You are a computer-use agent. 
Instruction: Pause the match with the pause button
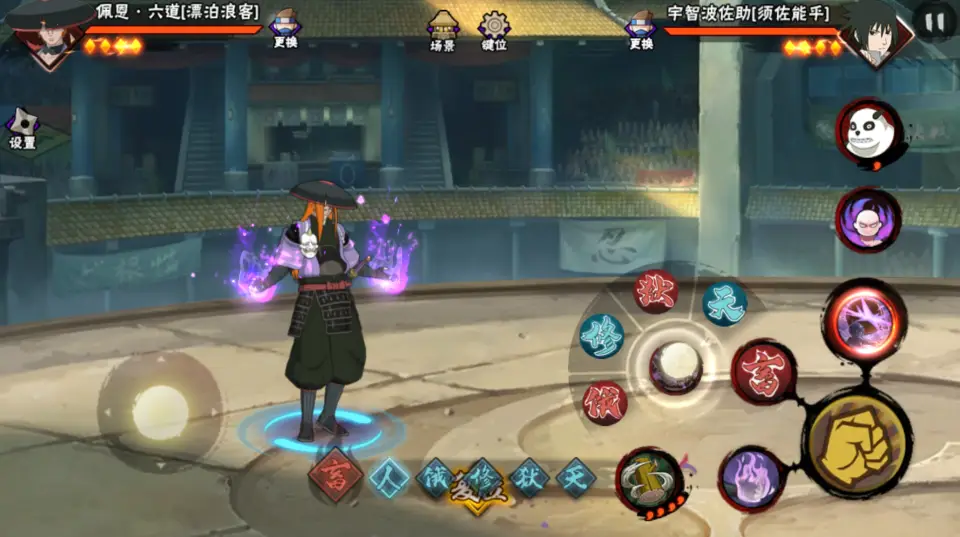click(x=935, y=22)
